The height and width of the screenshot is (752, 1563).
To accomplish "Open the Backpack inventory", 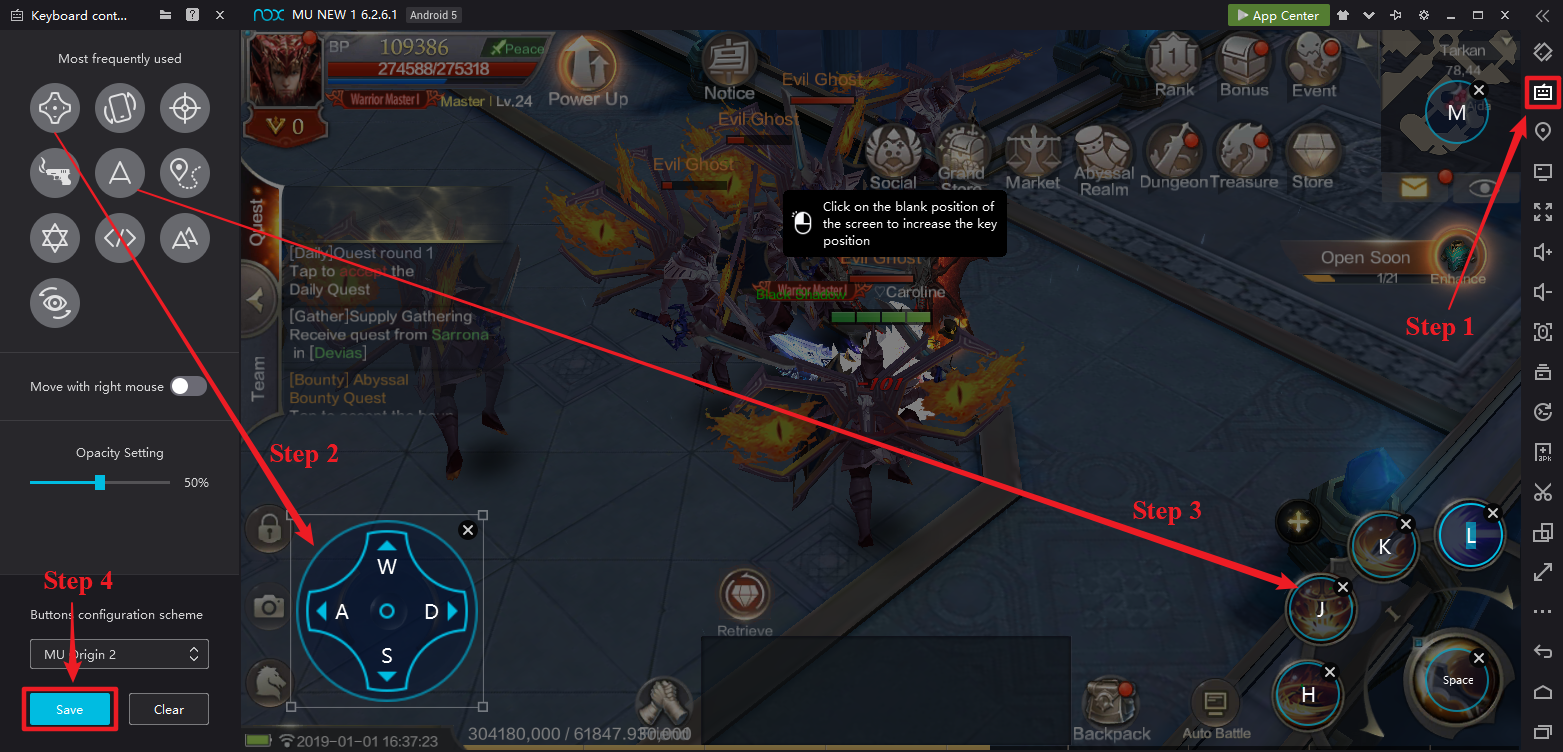I will [x=1111, y=708].
